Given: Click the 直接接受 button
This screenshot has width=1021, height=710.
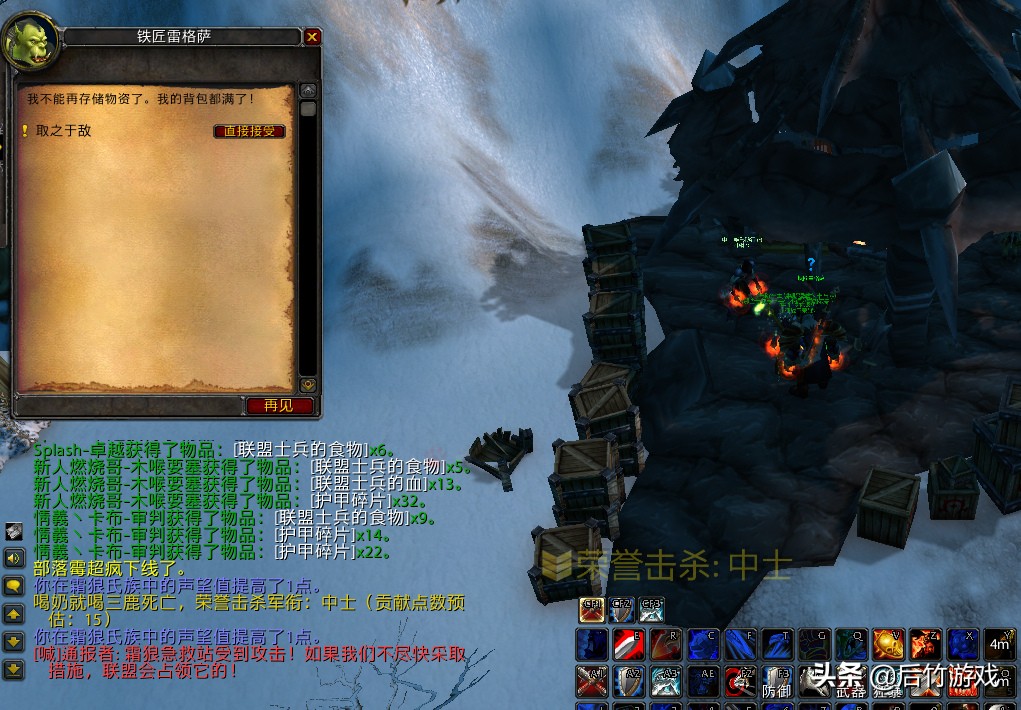Looking at the screenshot, I should [x=250, y=131].
